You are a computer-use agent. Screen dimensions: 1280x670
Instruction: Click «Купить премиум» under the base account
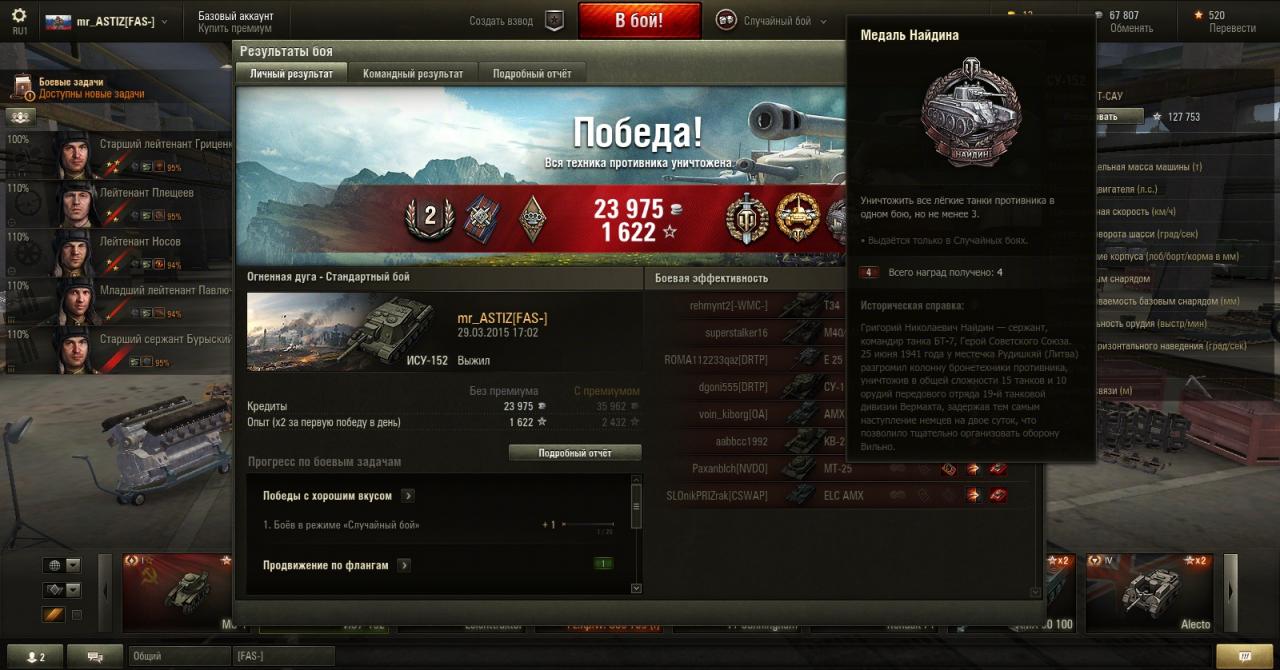(235, 28)
